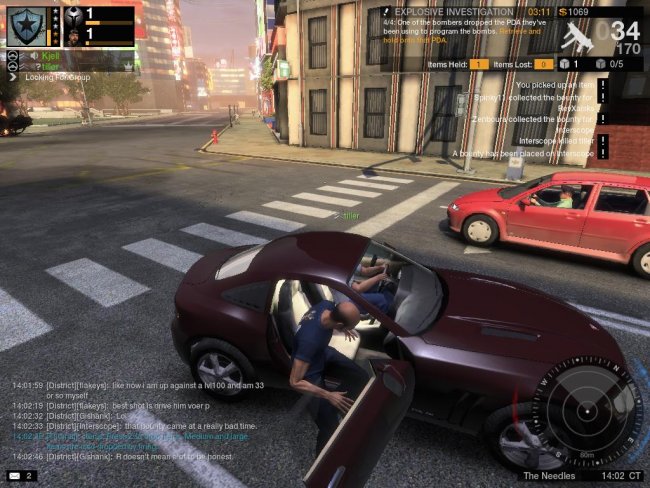Viewport: 650px width, 488px height.
Task: Click the circular radar minimap
Action: tap(586, 410)
